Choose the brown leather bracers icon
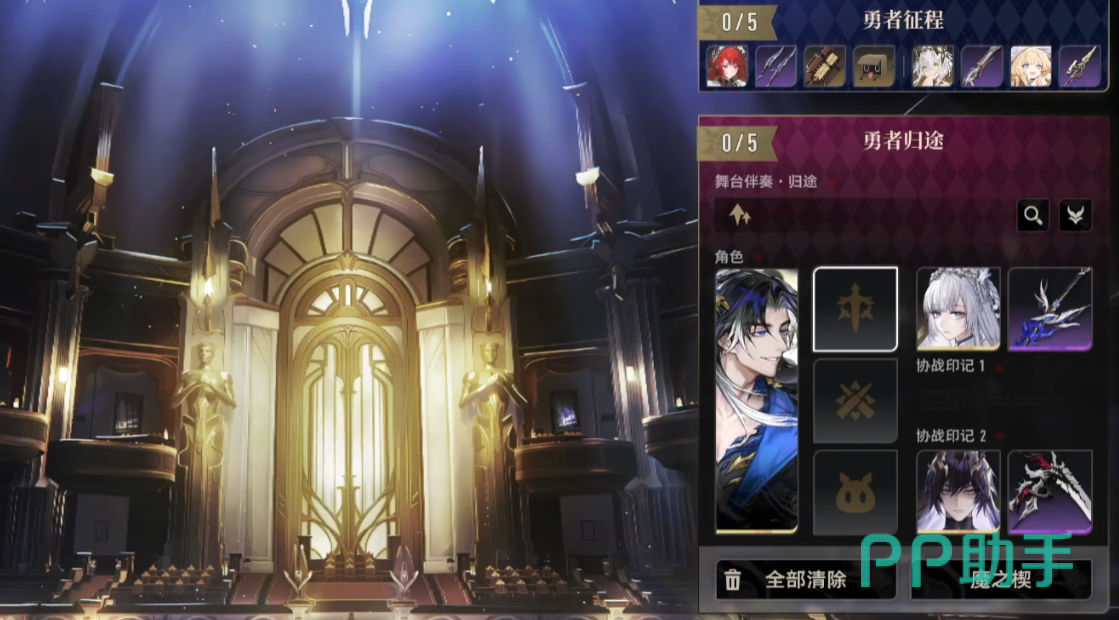Viewport: 1119px width, 620px height. pyautogui.click(x=825, y=66)
